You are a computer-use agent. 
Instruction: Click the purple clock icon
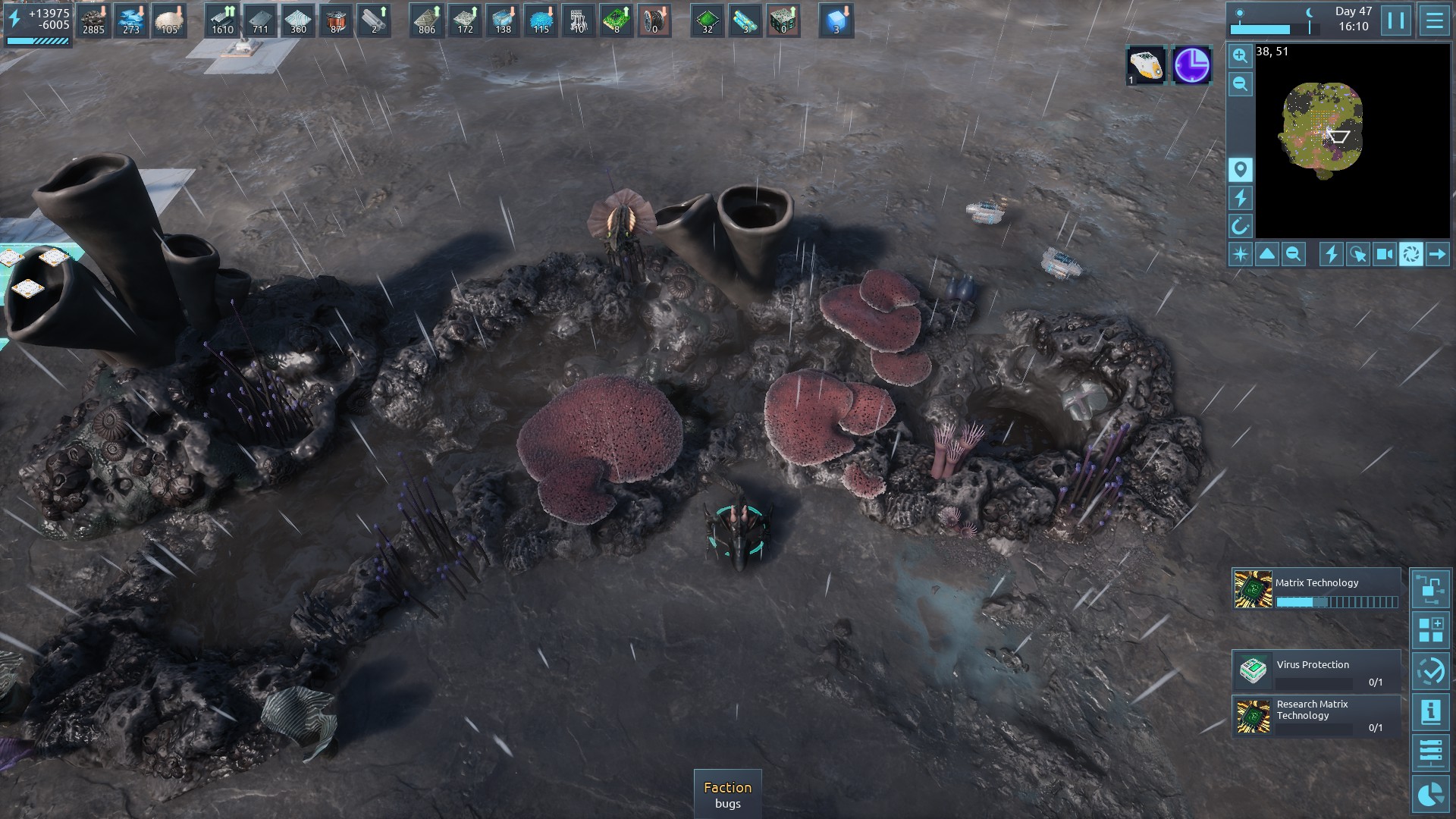(1191, 65)
